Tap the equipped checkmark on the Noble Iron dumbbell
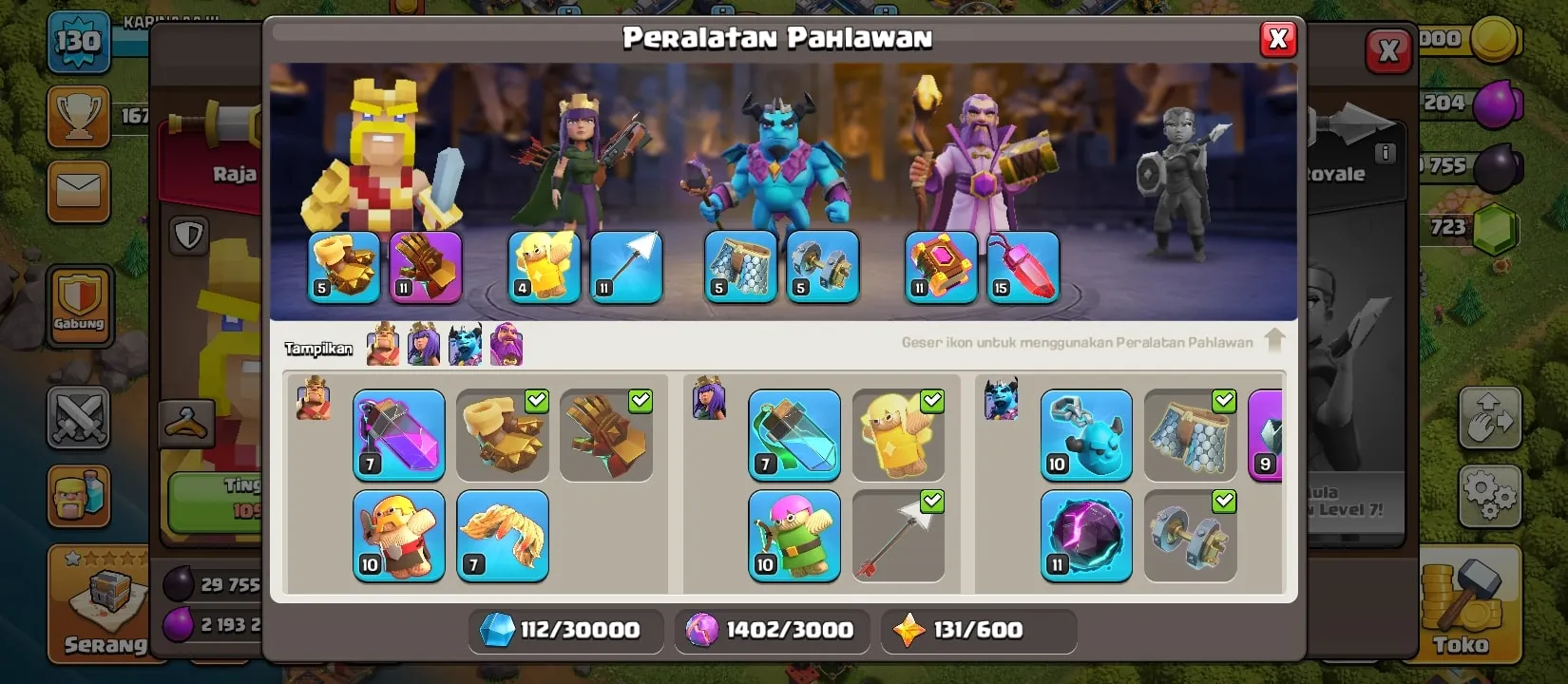The width and height of the screenshot is (1568, 684). click(x=1223, y=503)
